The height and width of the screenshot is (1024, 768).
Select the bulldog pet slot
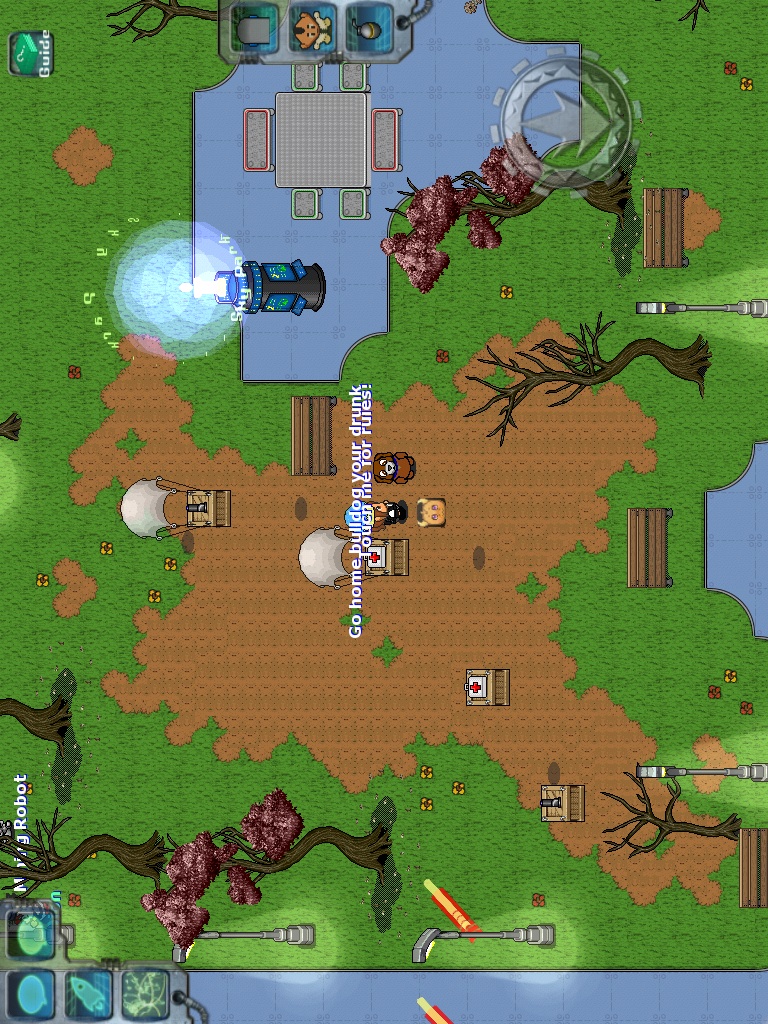312,29
